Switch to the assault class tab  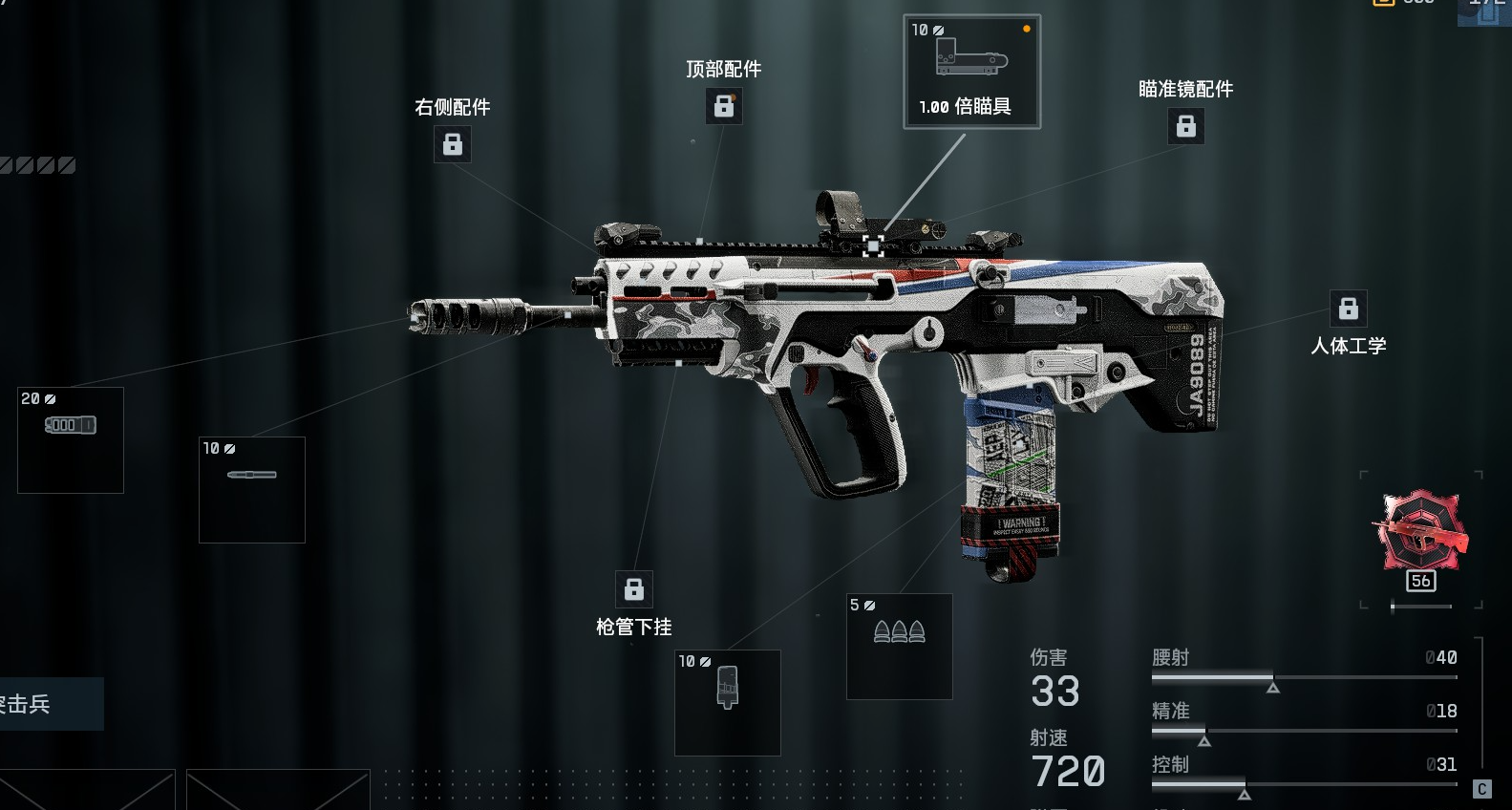[38, 704]
